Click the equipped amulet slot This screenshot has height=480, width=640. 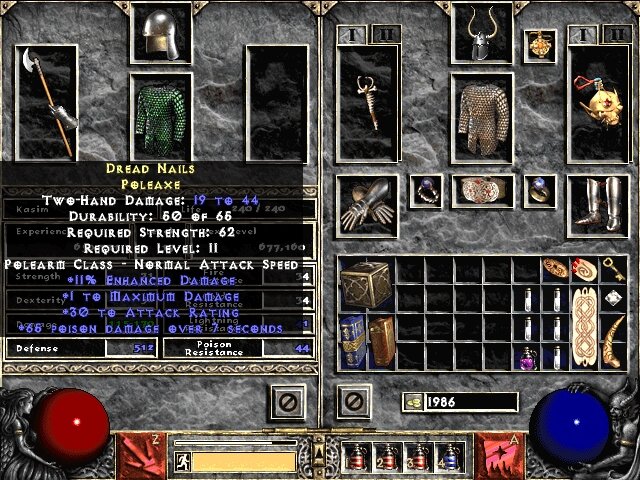[541, 45]
